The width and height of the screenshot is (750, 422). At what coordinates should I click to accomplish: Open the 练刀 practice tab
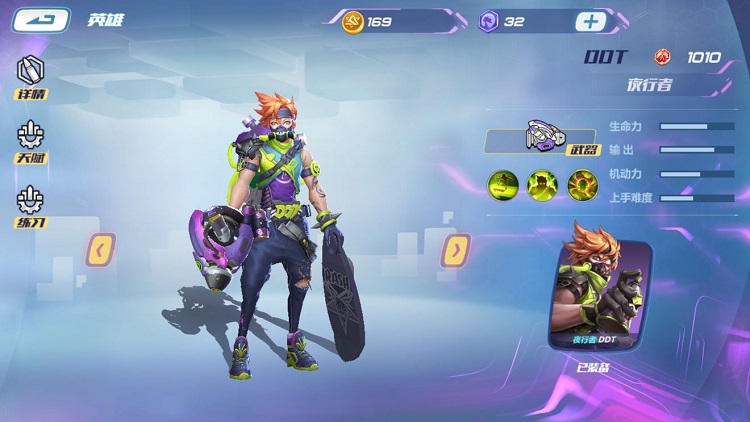coord(31,208)
